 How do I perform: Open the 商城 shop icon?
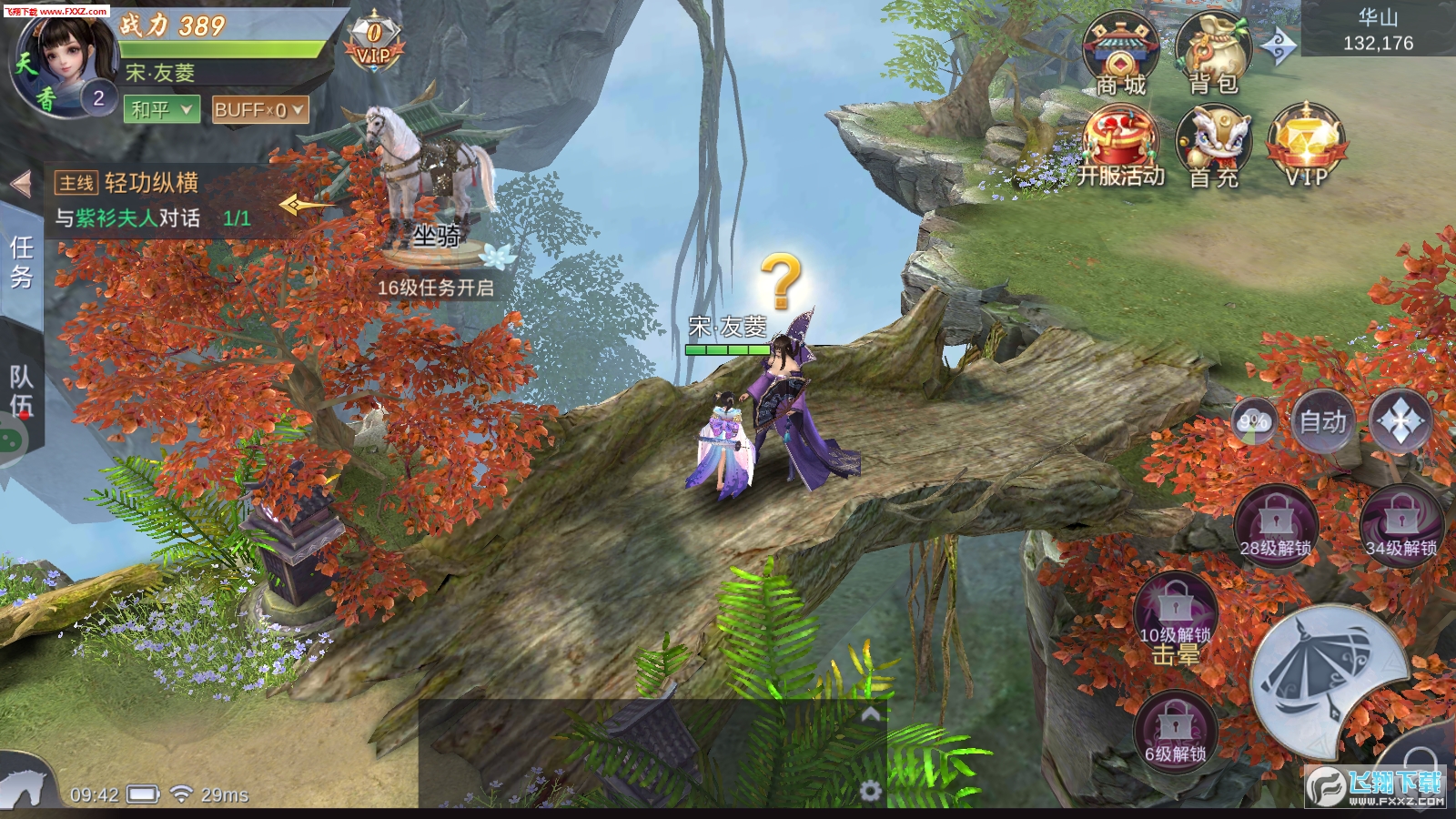pos(1120,53)
